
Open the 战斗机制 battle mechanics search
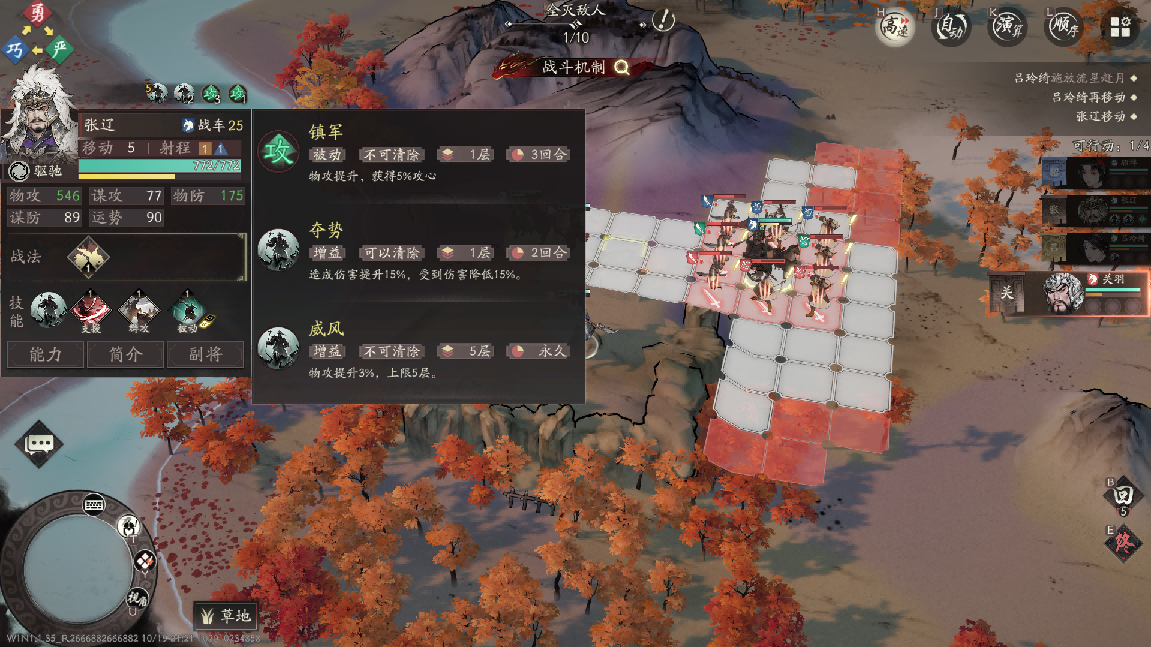click(621, 67)
